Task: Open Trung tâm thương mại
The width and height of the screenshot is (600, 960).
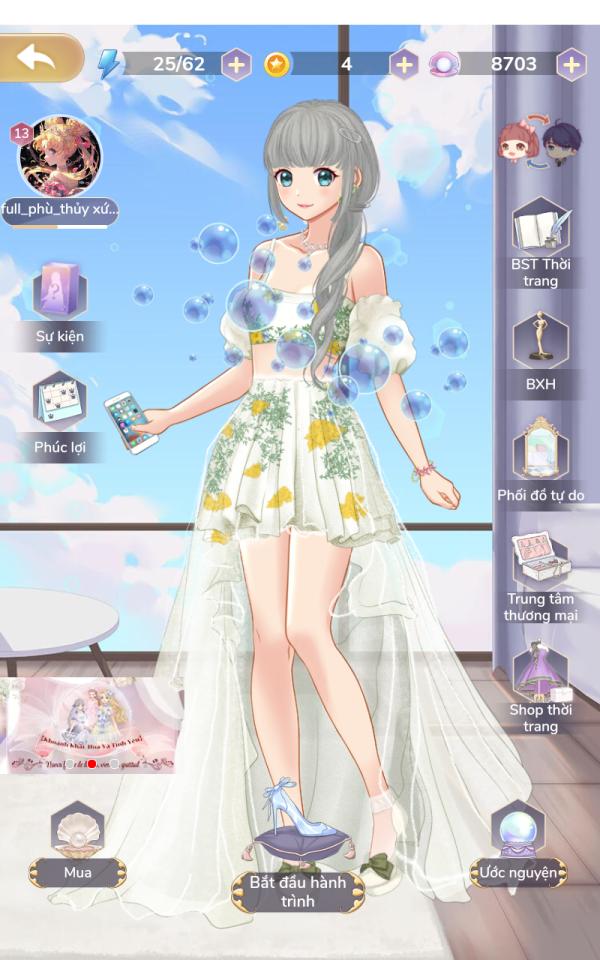Action: coord(540,568)
